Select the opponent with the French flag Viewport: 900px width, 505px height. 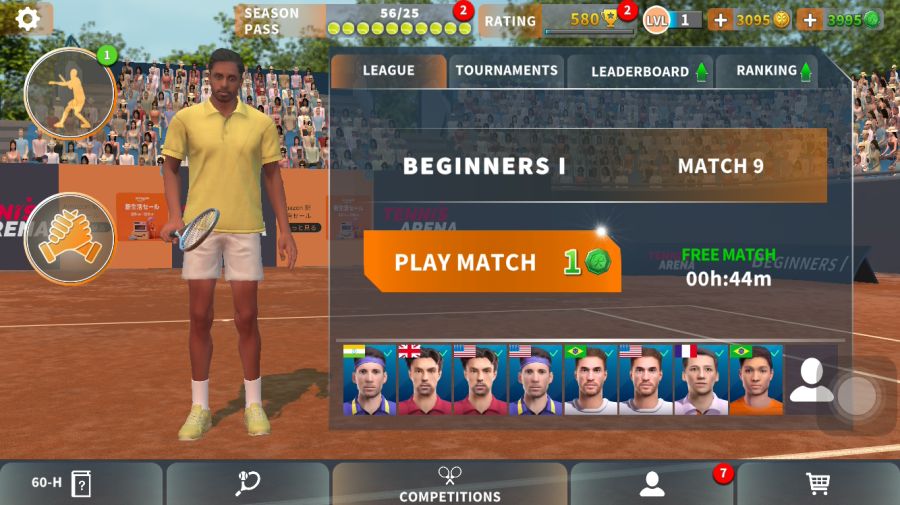tap(701, 381)
